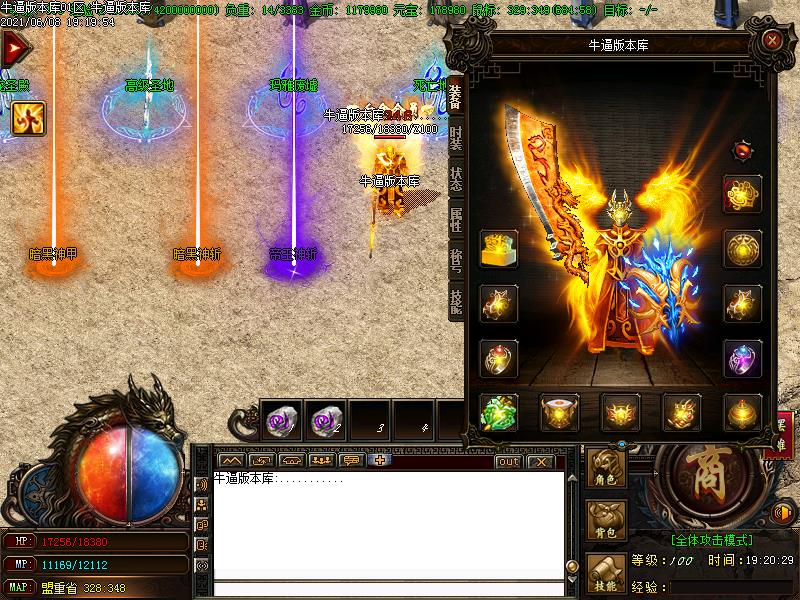Click the chat window's 'out' button

click(508, 461)
